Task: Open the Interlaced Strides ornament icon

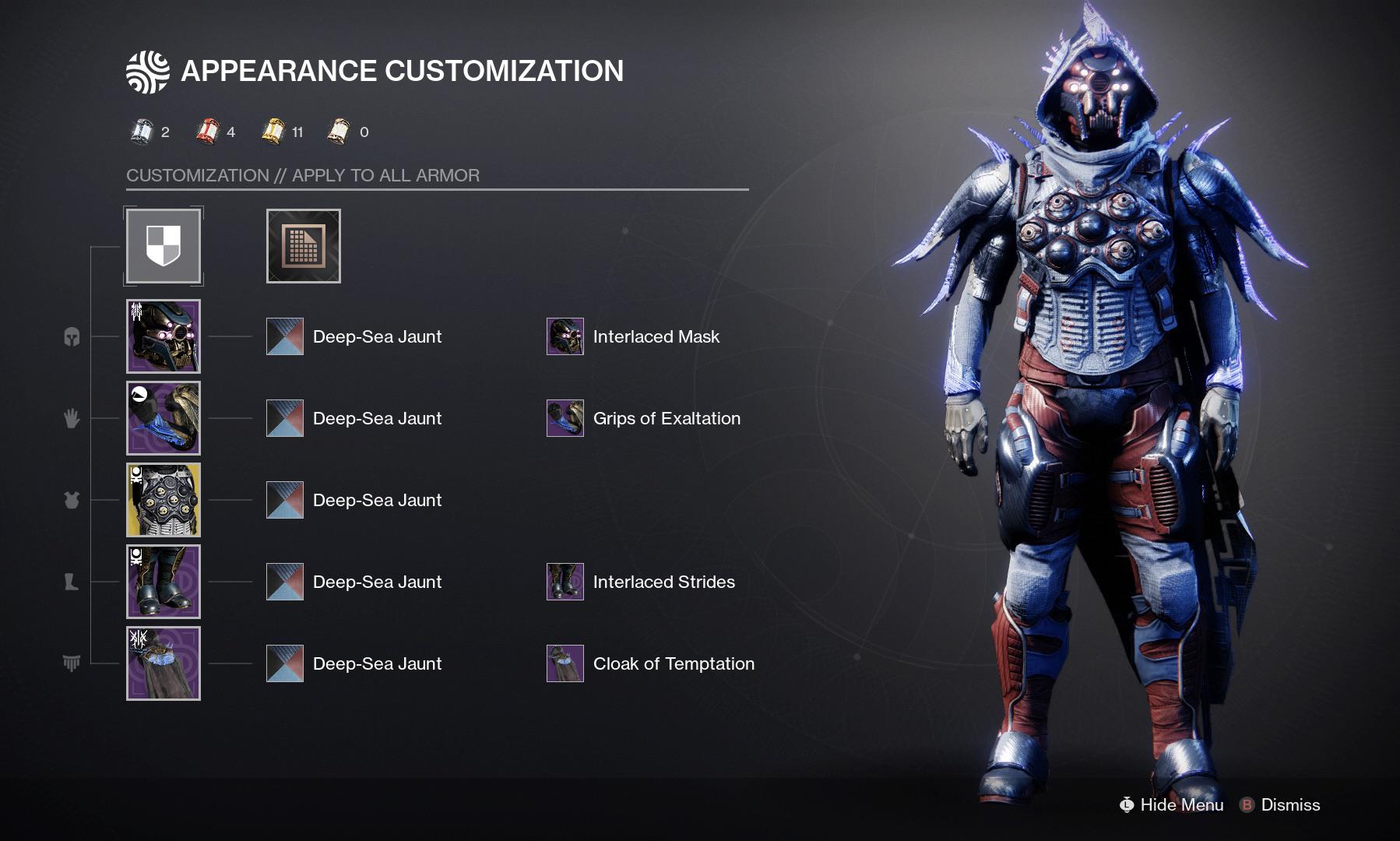Action: point(565,581)
